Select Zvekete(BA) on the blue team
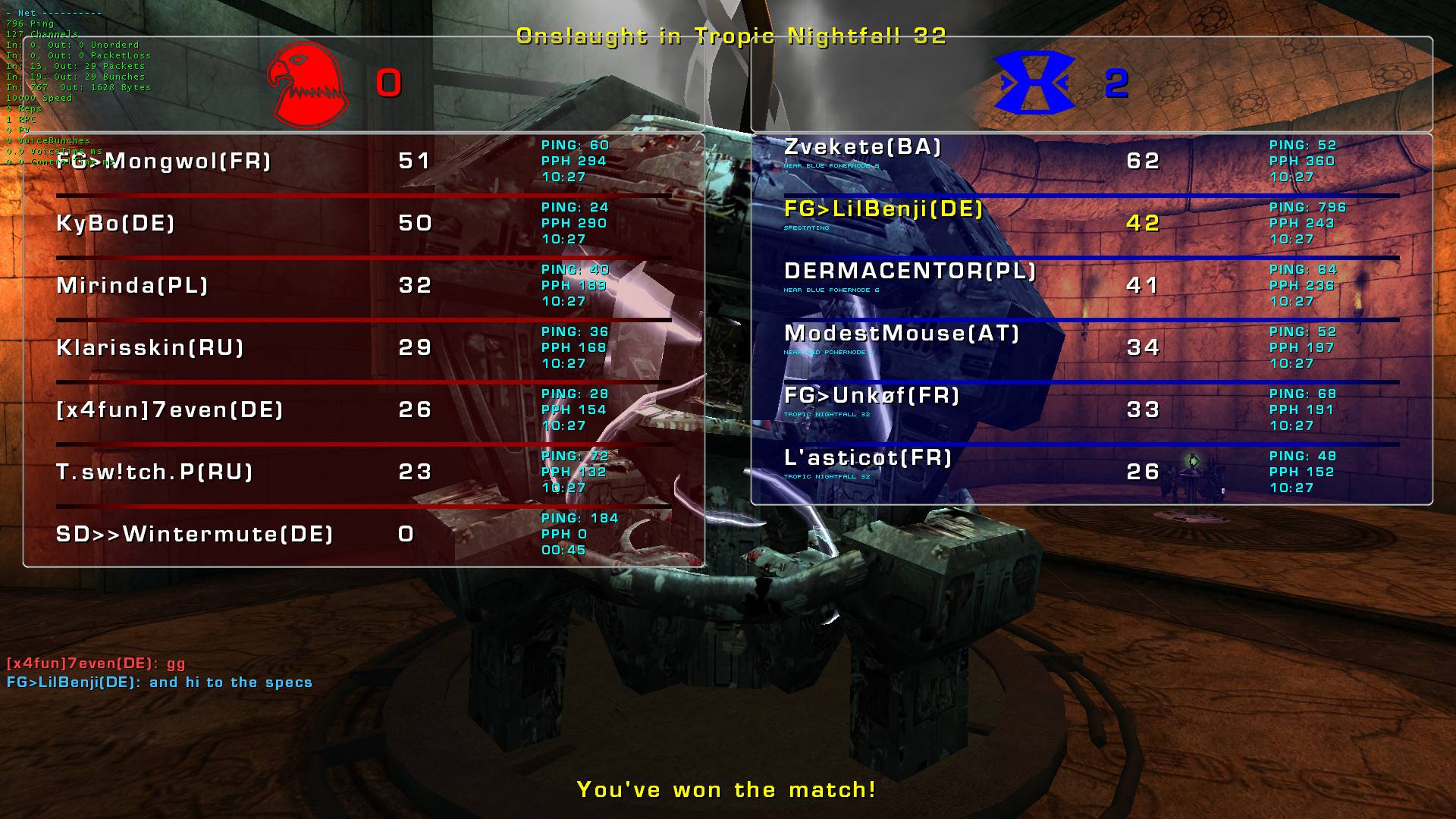Viewport: 1456px width, 819px height. (863, 147)
